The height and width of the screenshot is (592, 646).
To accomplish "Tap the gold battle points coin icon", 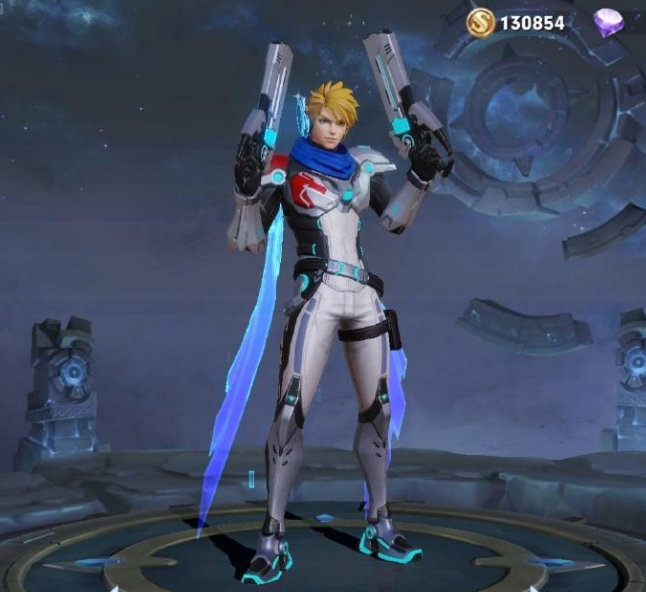I will 478,21.
